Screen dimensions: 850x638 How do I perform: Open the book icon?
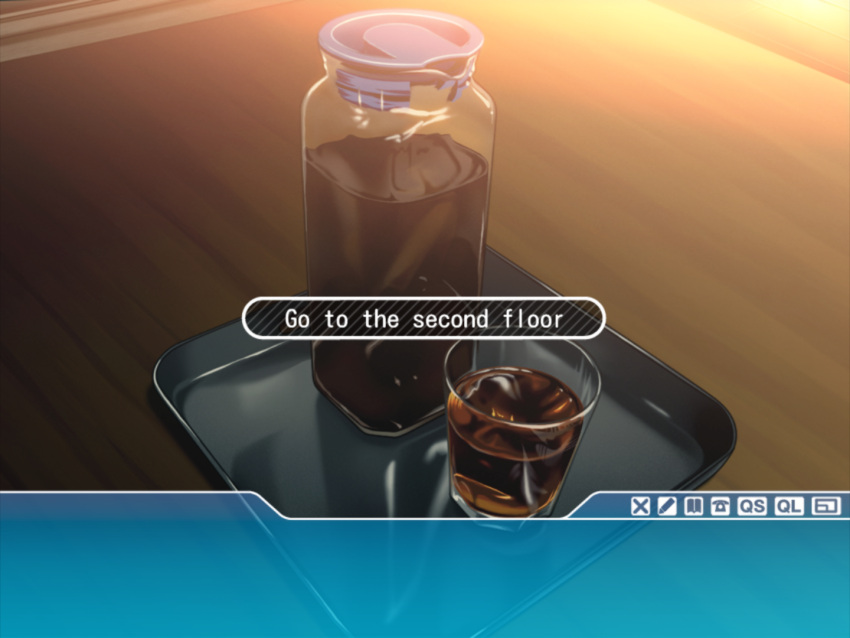(692, 506)
